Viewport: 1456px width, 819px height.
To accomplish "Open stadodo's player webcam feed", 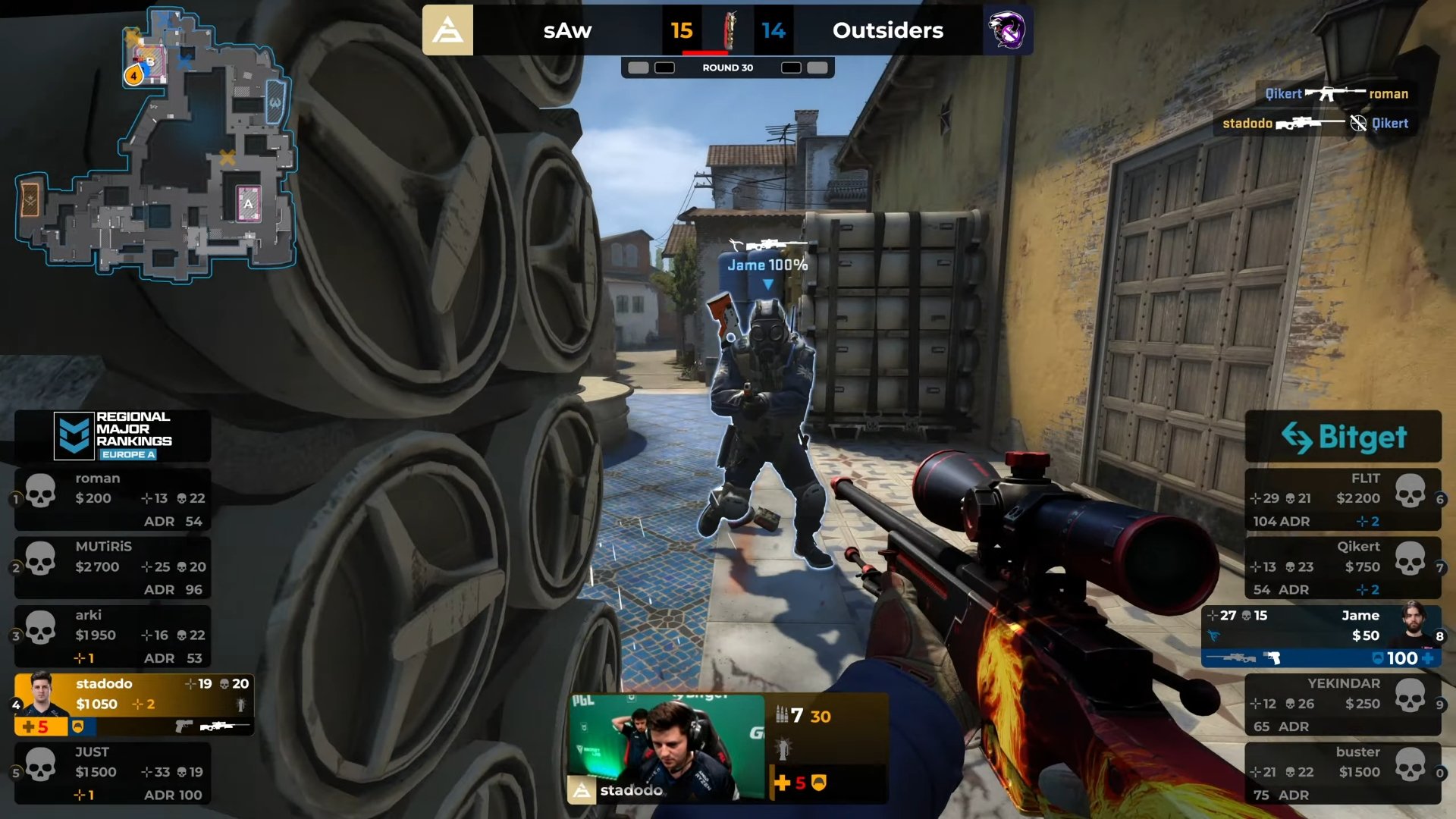I will pyautogui.click(x=667, y=748).
